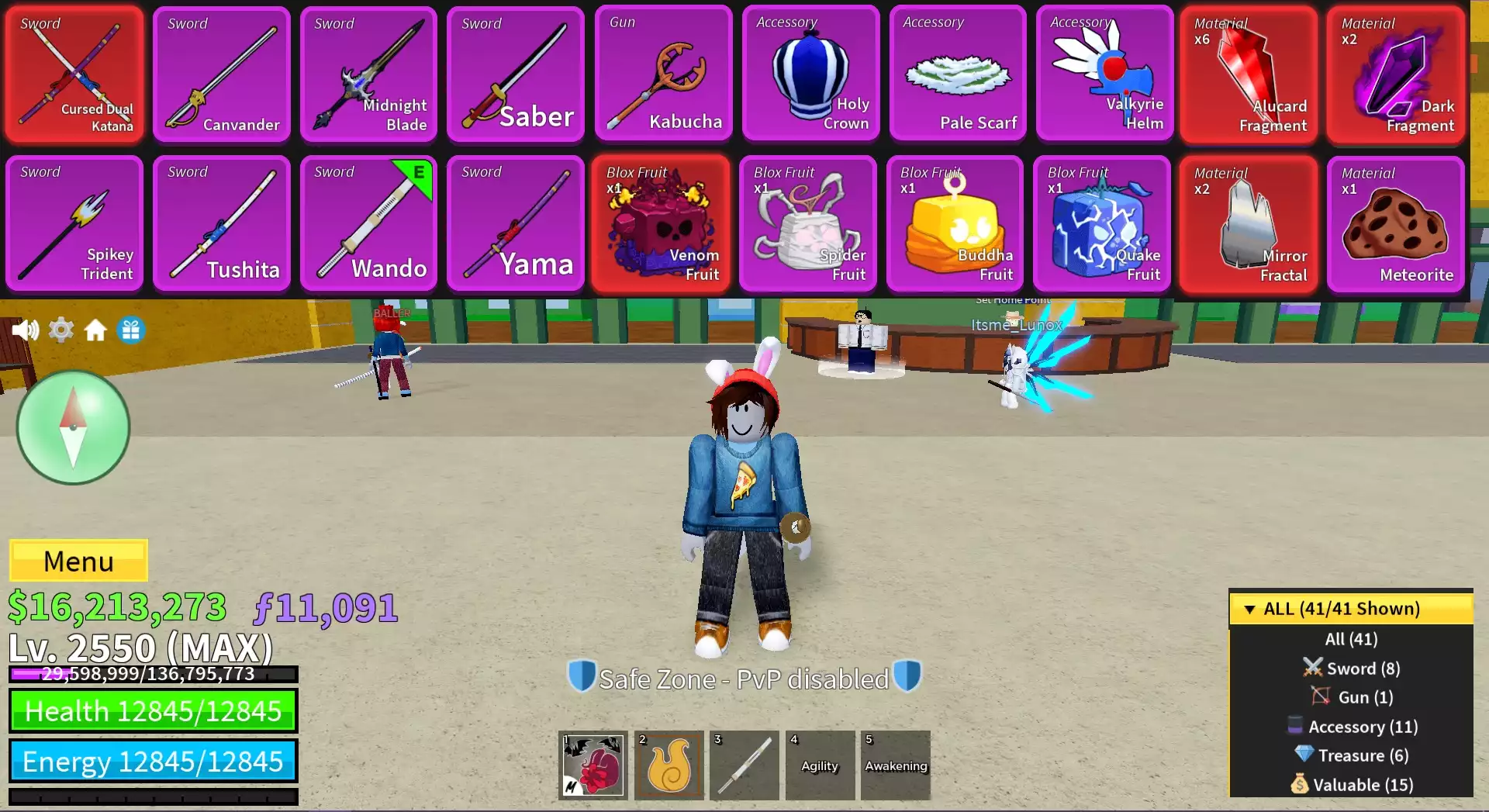The width and height of the screenshot is (1489, 812).
Task: Select the Cursed Dual Katana sword
Action: pyautogui.click(x=74, y=74)
